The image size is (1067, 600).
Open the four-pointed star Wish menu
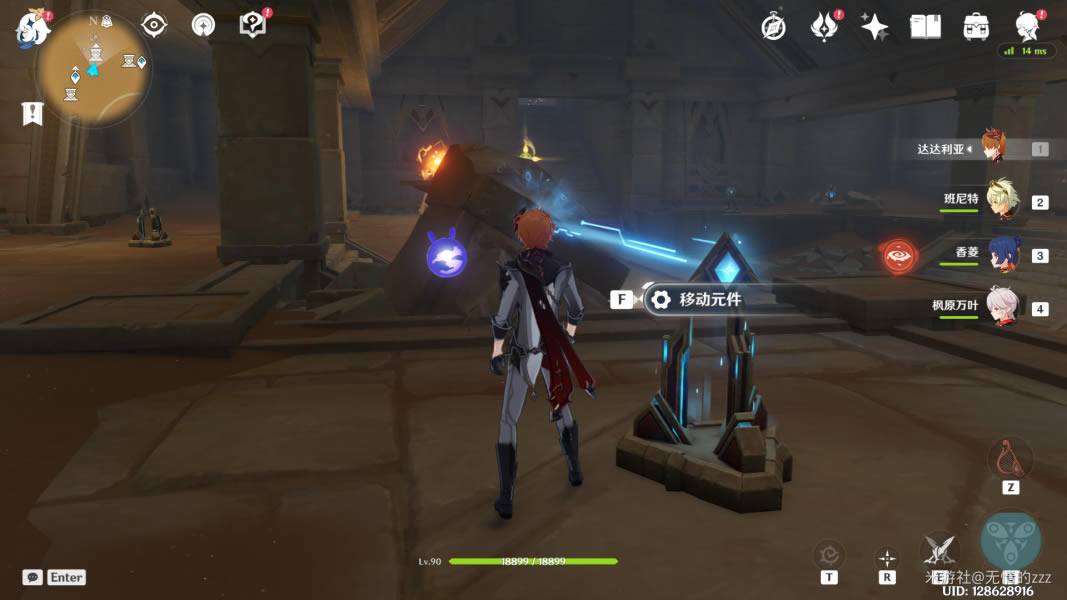click(x=874, y=27)
